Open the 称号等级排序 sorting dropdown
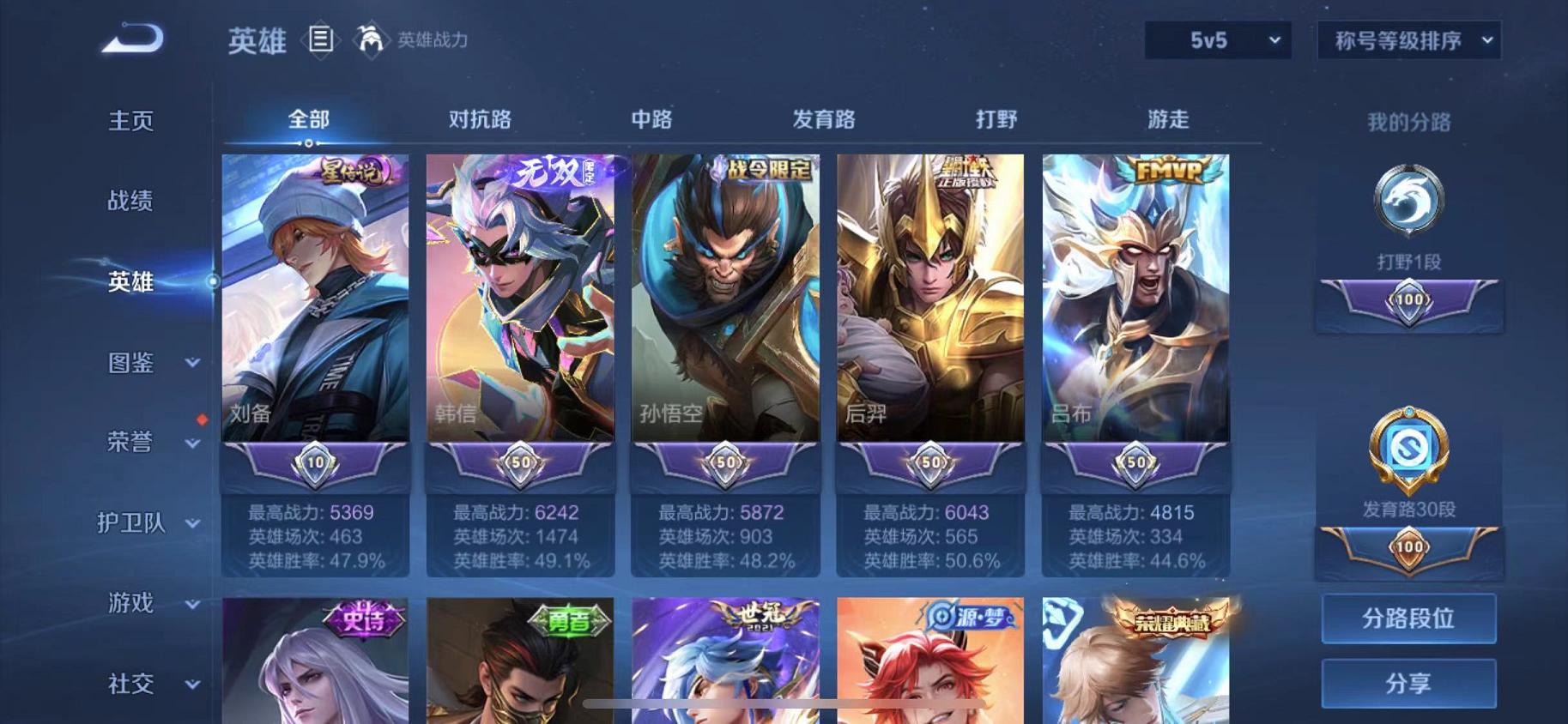This screenshot has width=1568, height=724. (x=1408, y=40)
